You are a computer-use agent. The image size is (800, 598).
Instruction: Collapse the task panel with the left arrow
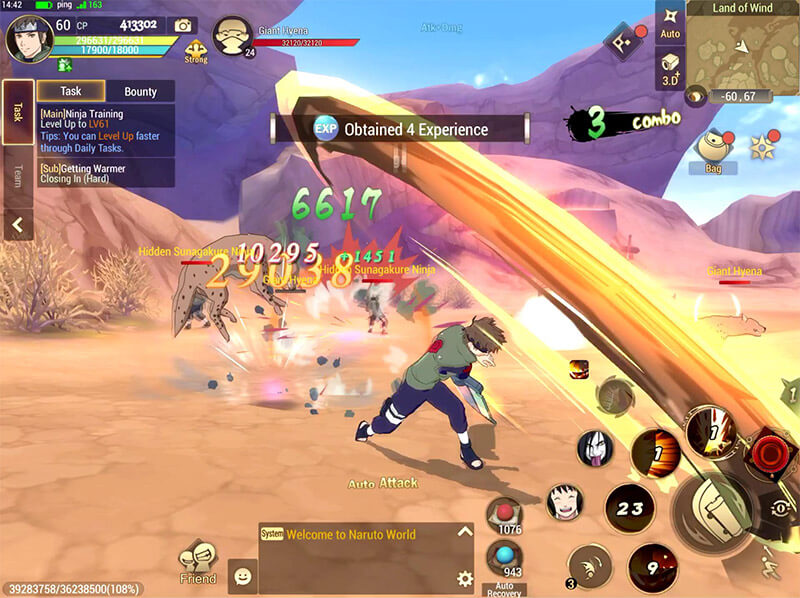(x=17, y=227)
